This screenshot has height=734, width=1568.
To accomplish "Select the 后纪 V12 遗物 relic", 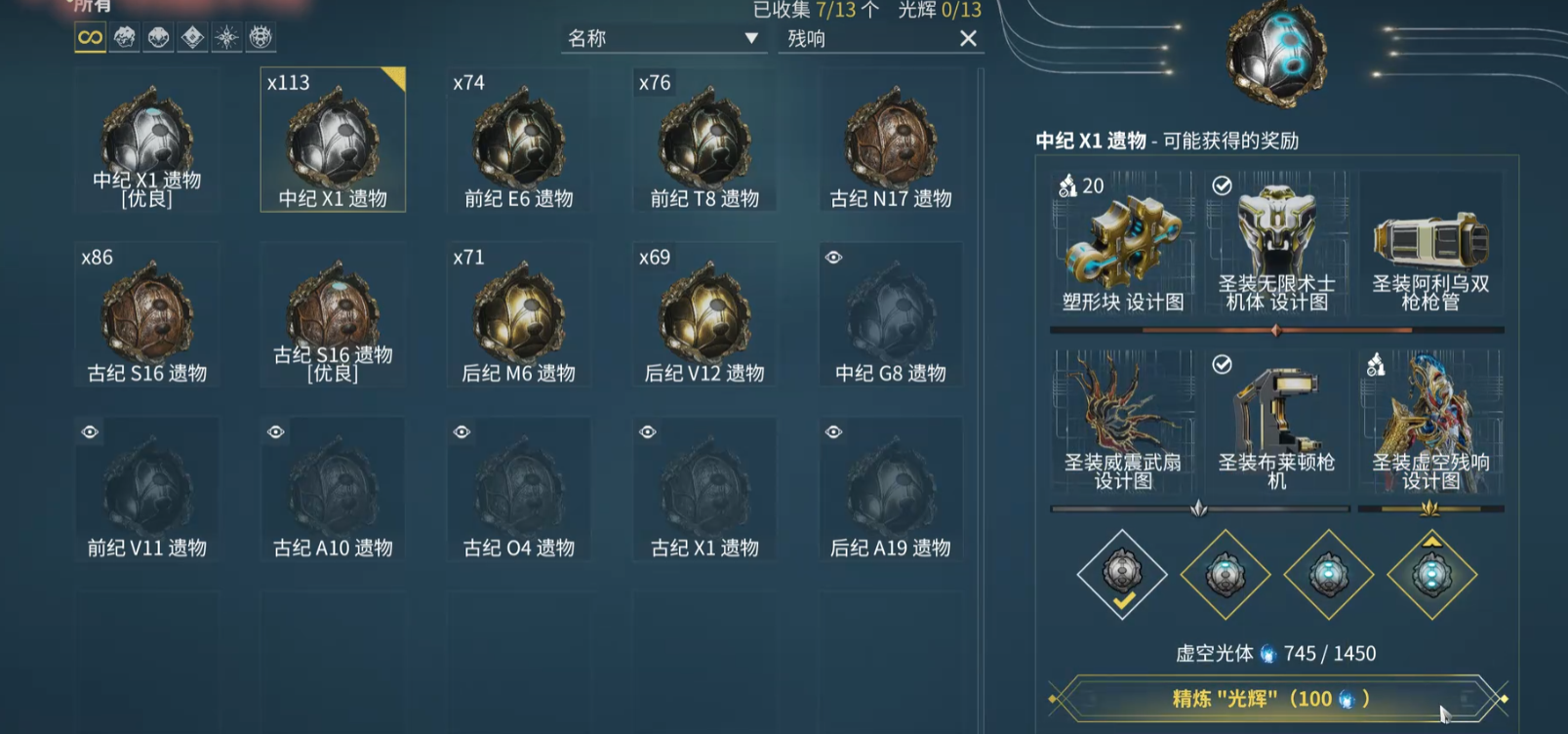I will click(x=704, y=315).
